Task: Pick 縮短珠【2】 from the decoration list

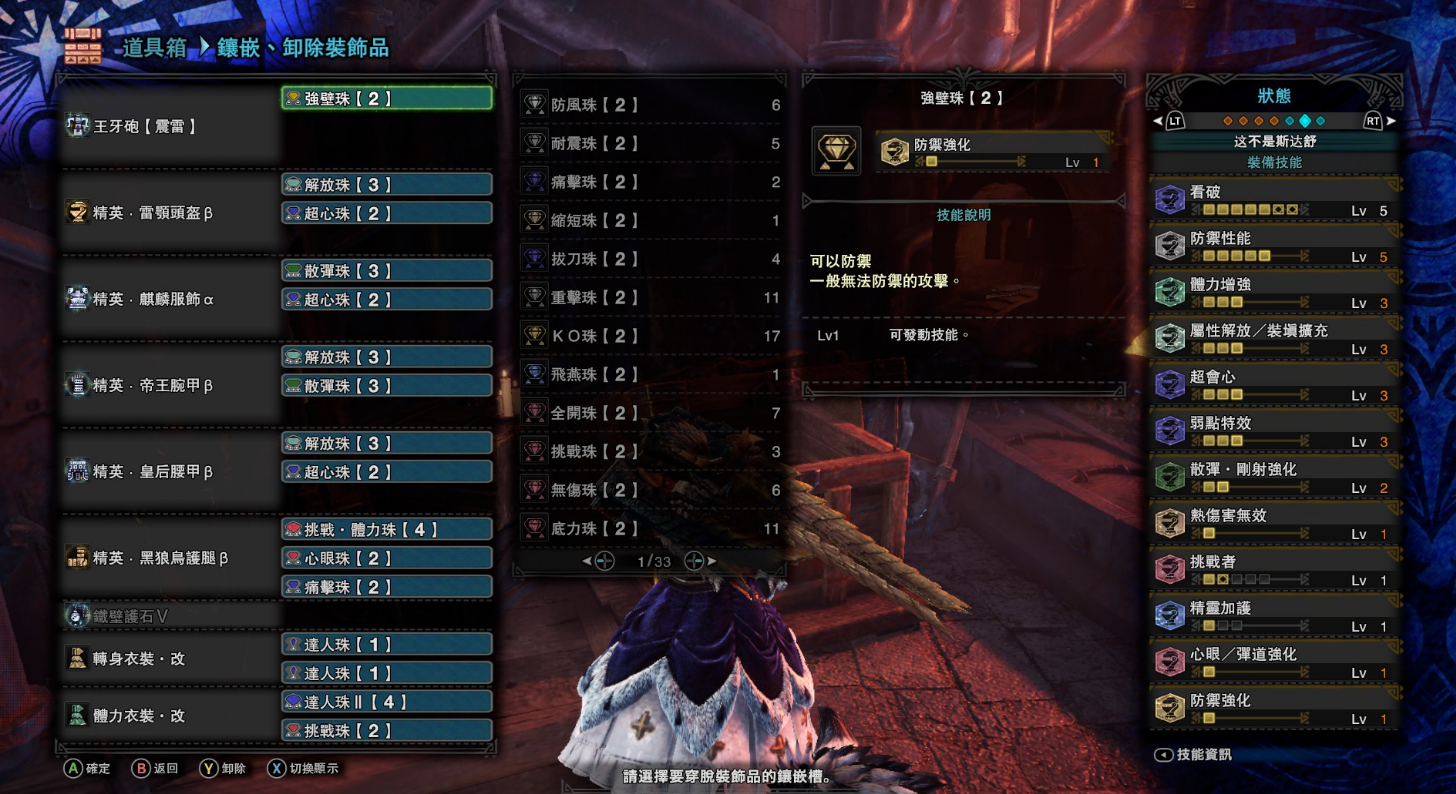Action: click(x=650, y=220)
